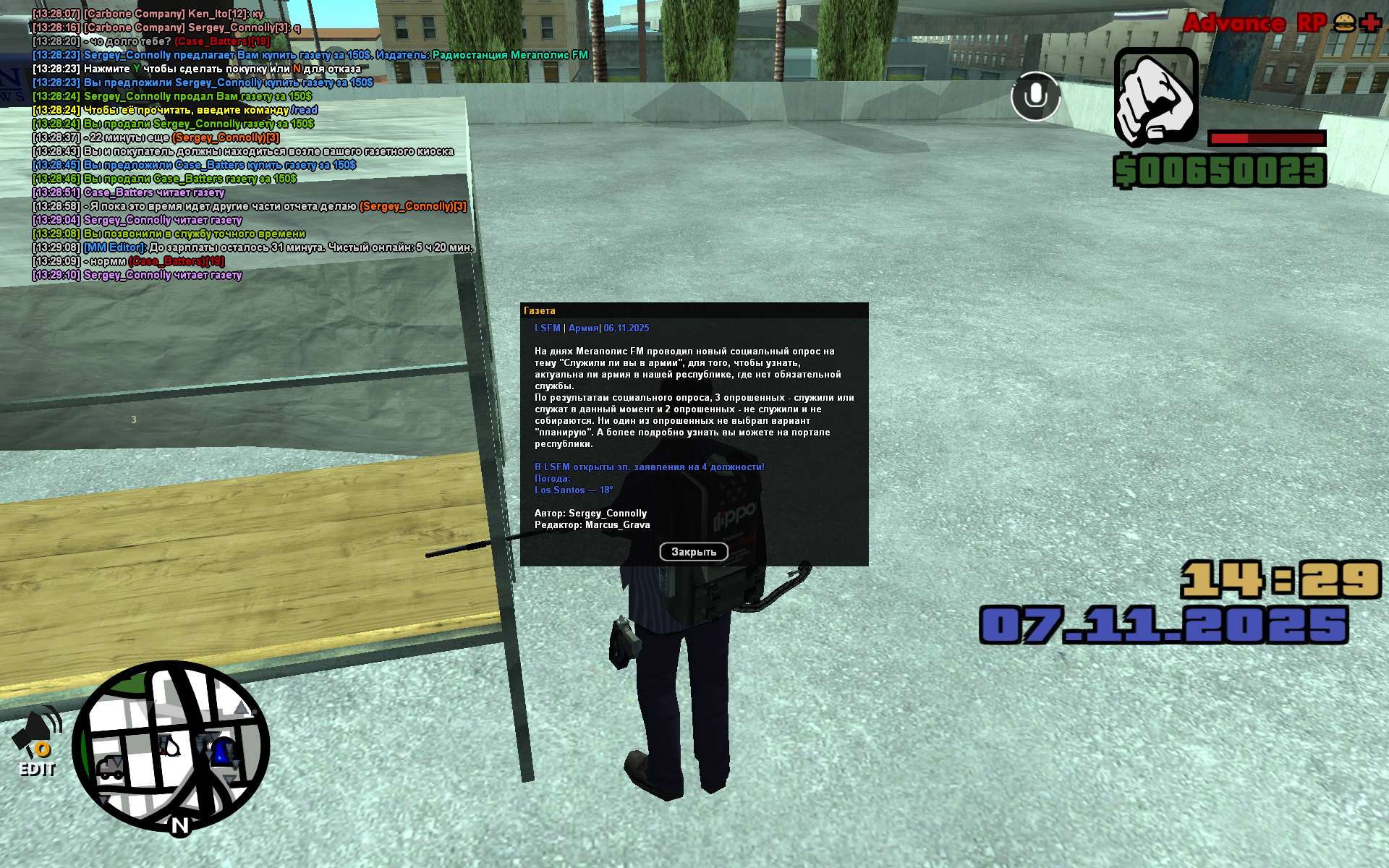The width and height of the screenshot is (1389, 868).
Task: Click the red health cross icon top right
Action: click(1370, 23)
